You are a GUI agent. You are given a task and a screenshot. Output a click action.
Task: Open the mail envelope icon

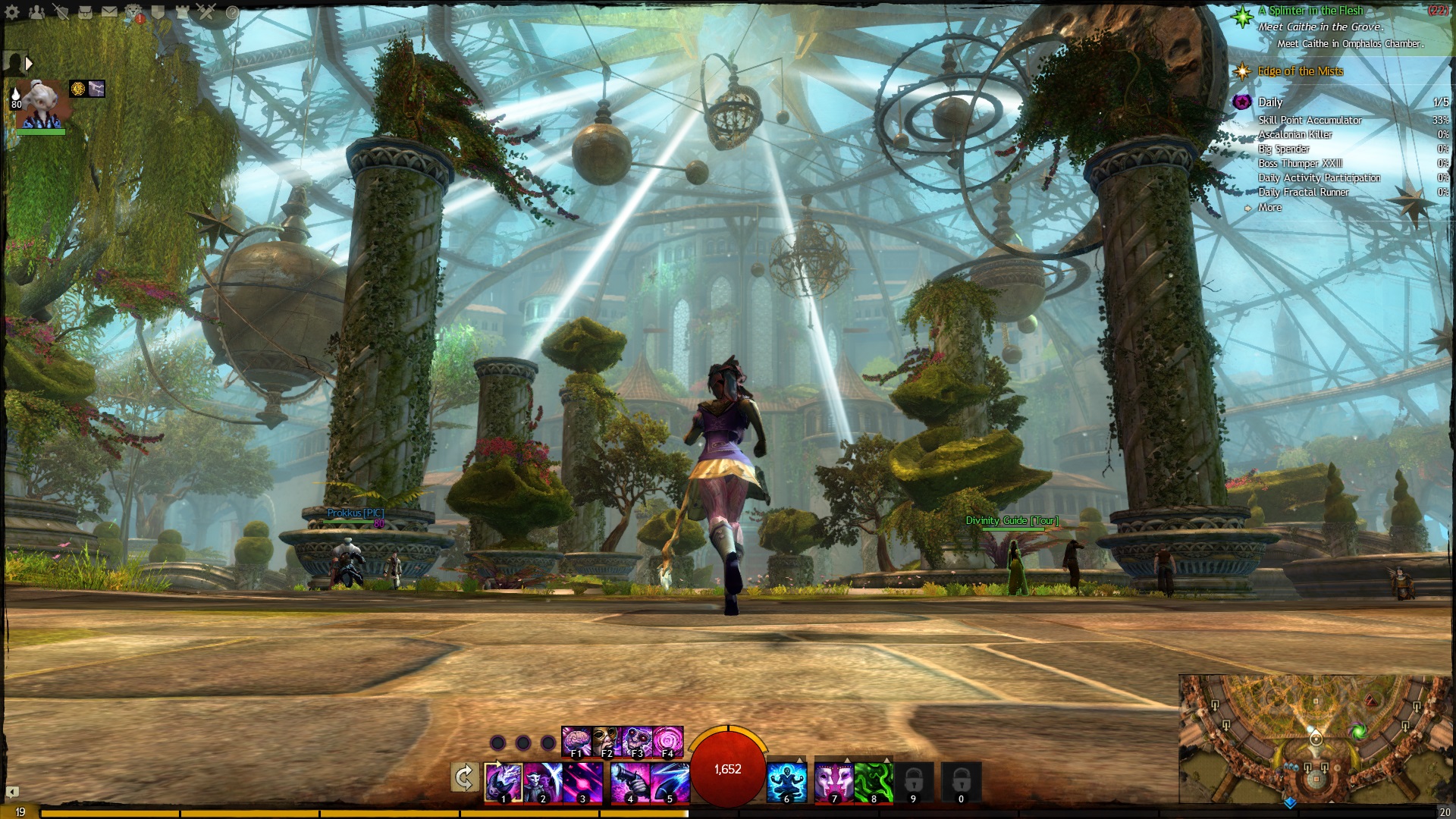(109, 12)
